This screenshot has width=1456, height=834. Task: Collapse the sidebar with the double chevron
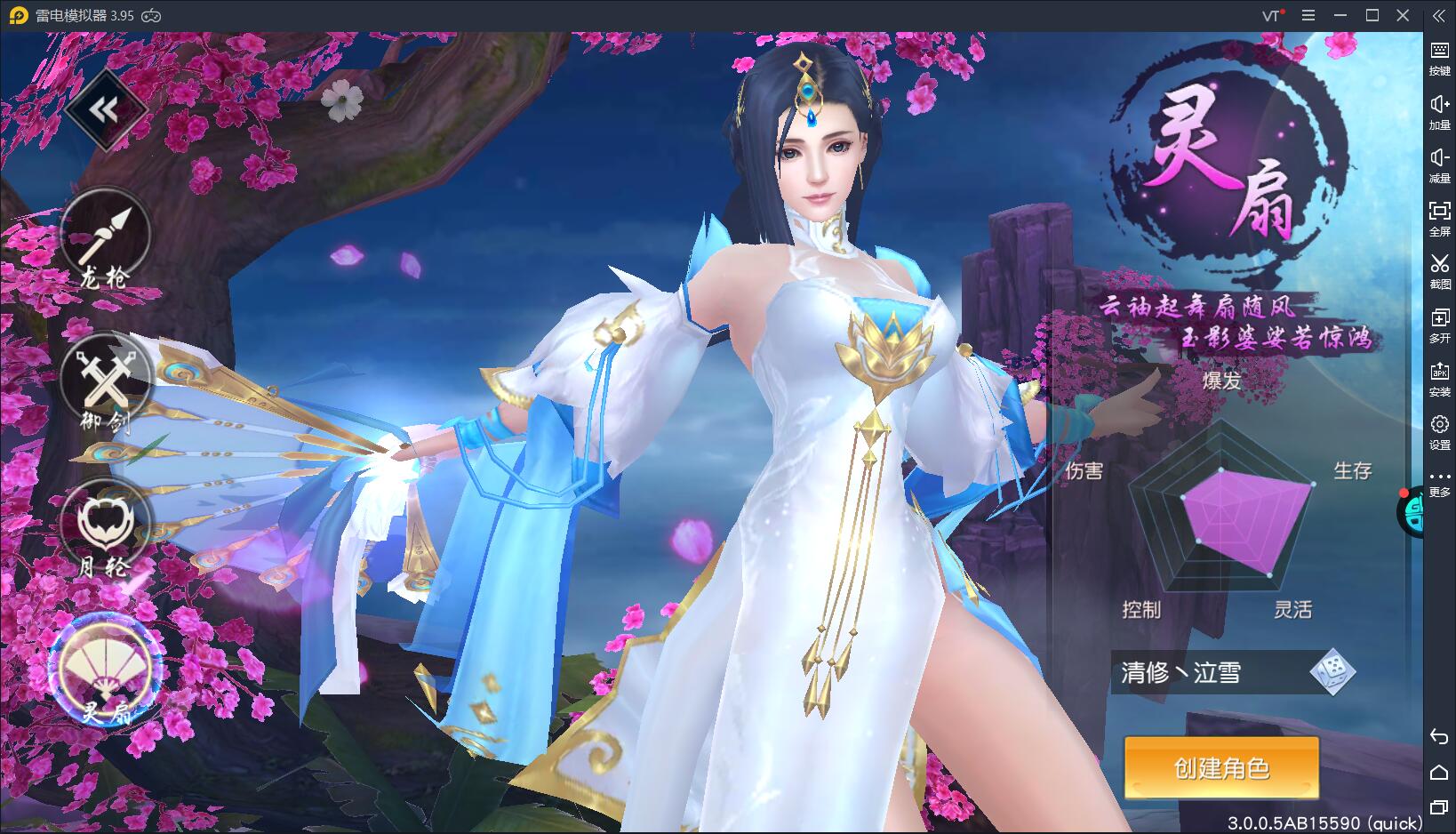[1440, 16]
